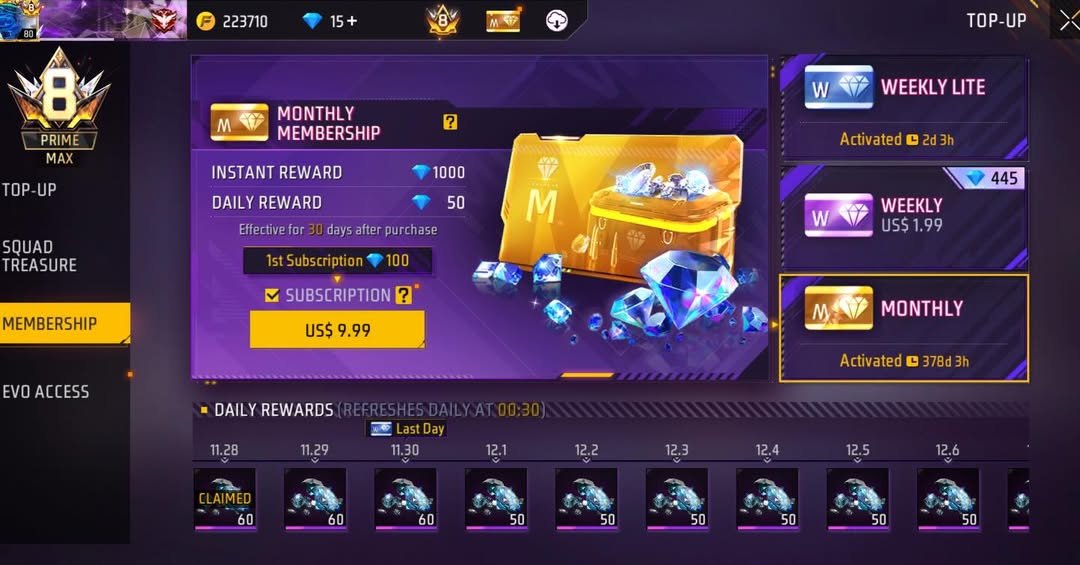View the claimed 11.28 daily reward
Screen dimensions: 1080x565
click(x=224, y=498)
